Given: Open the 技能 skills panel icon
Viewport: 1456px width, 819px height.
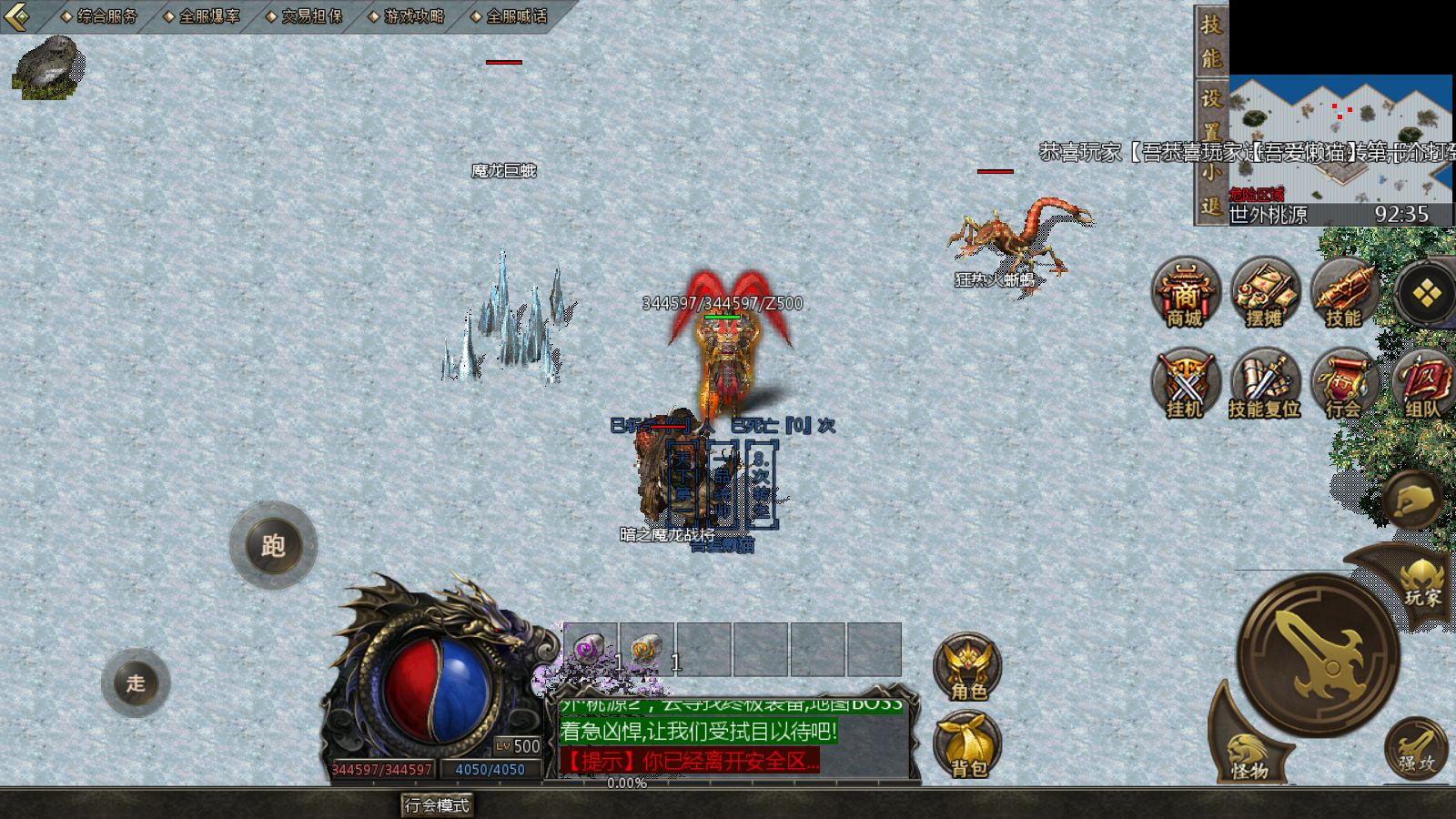Looking at the screenshot, I should pos(1342,293).
